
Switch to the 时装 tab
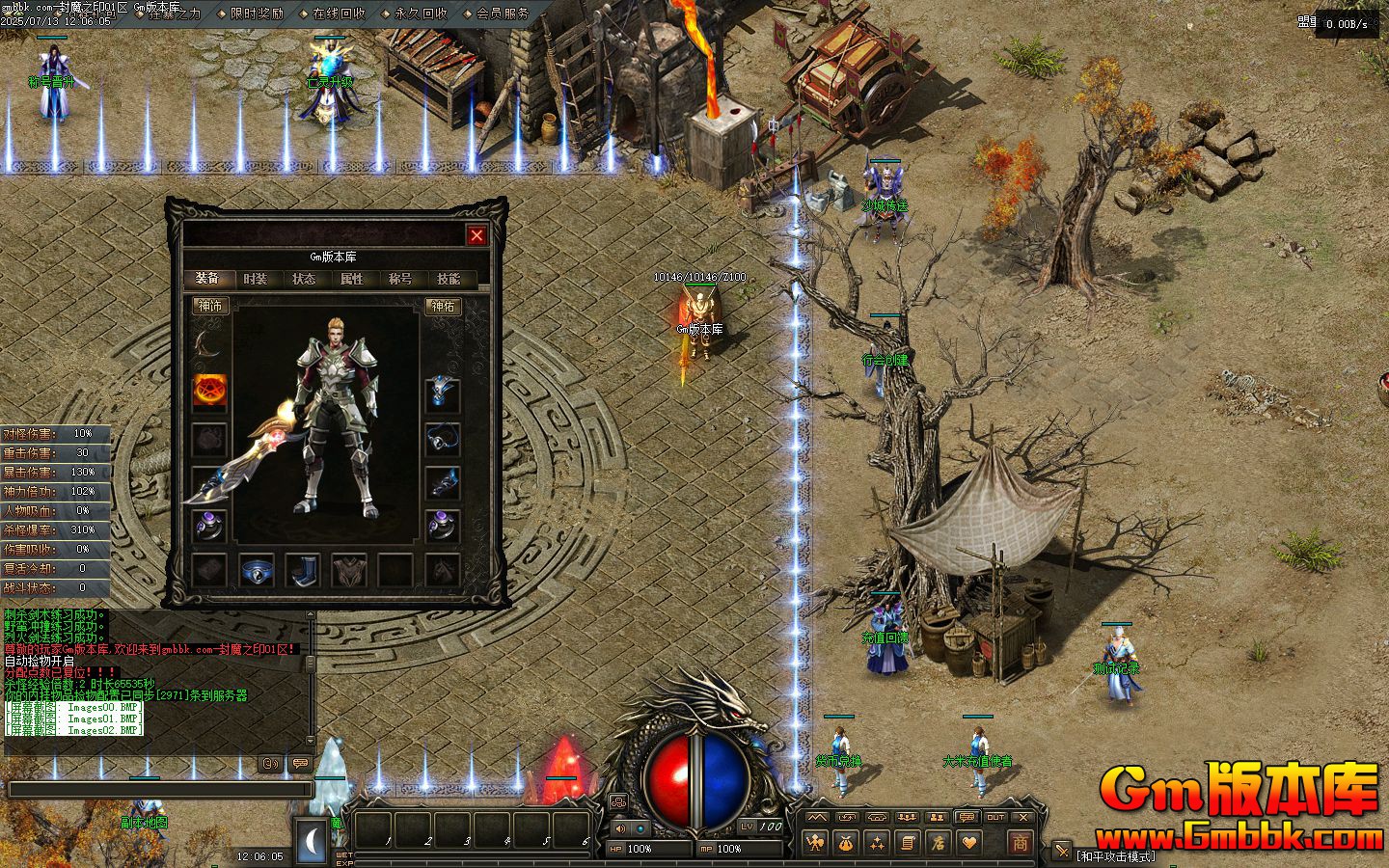(256, 279)
